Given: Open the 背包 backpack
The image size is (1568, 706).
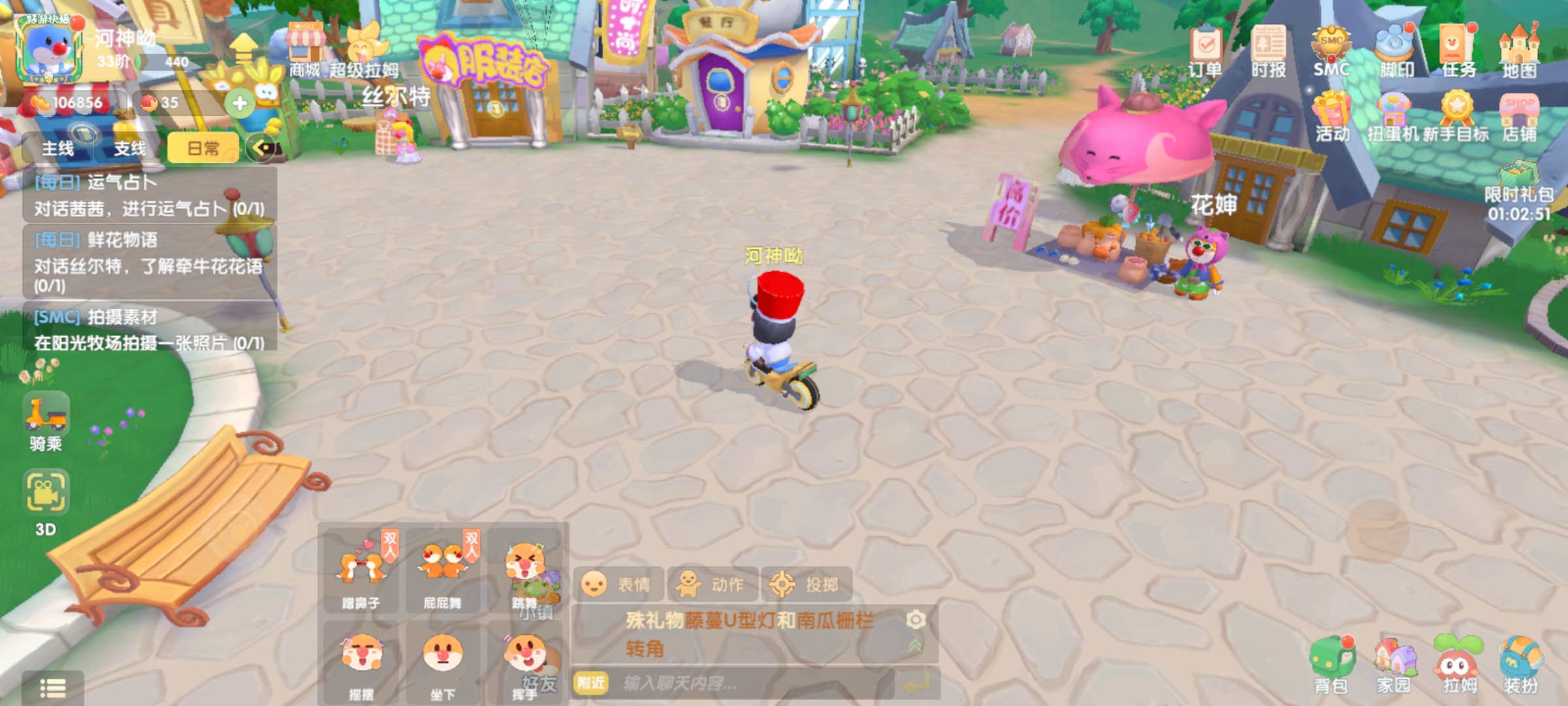Looking at the screenshot, I should pos(1331,664).
